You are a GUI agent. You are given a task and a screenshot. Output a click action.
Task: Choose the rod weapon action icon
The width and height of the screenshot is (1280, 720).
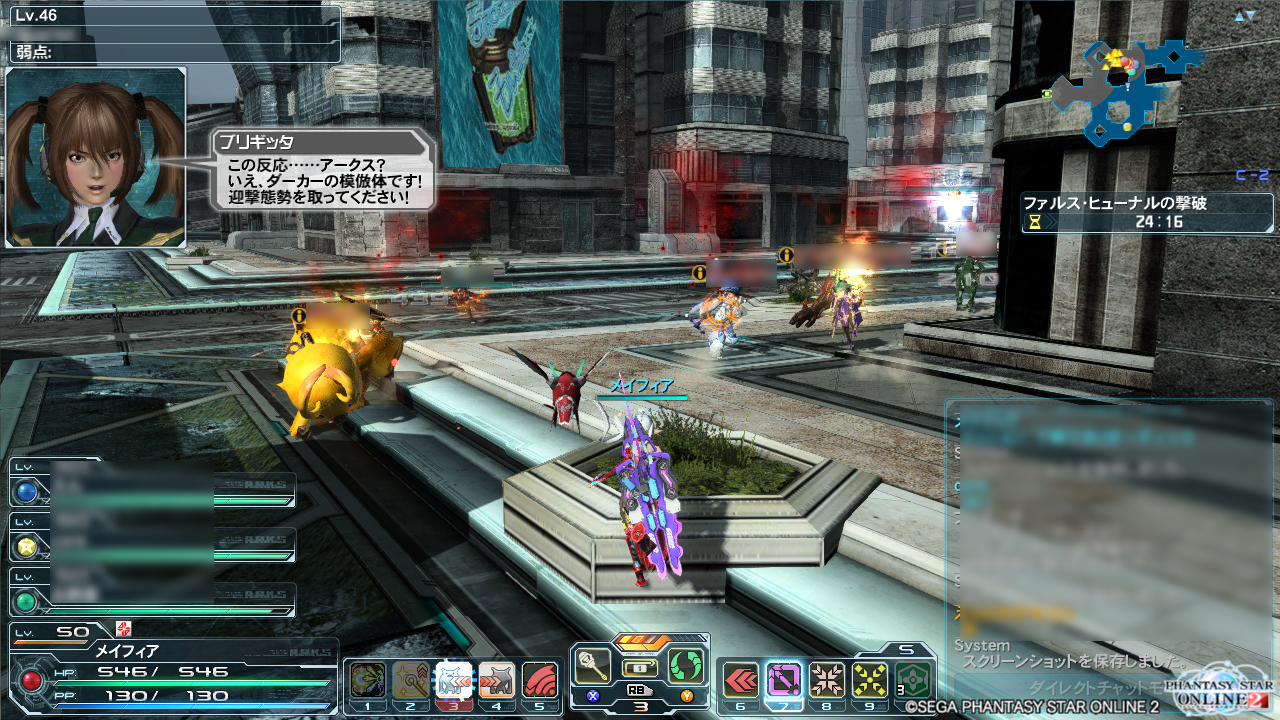[593, 666]
